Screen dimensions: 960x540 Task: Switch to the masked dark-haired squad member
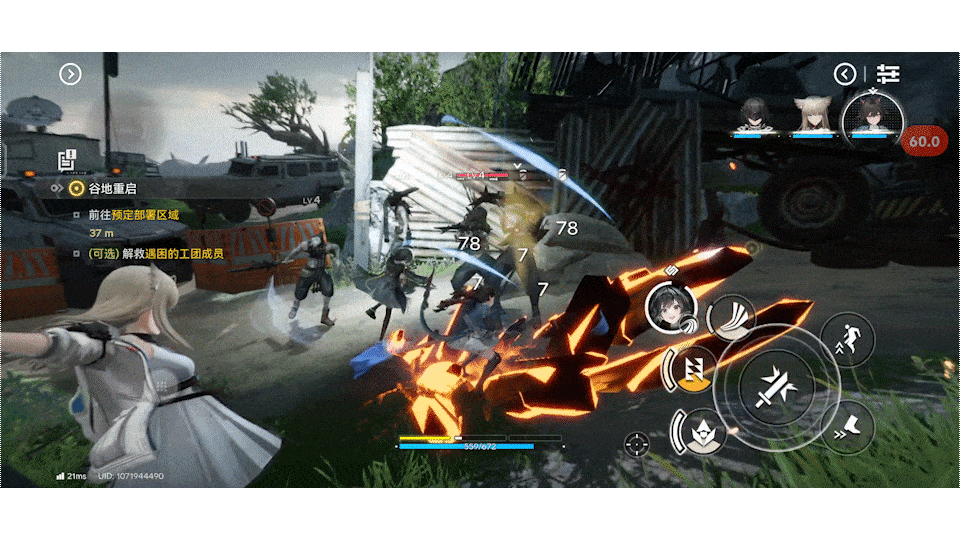pos(754,116)
